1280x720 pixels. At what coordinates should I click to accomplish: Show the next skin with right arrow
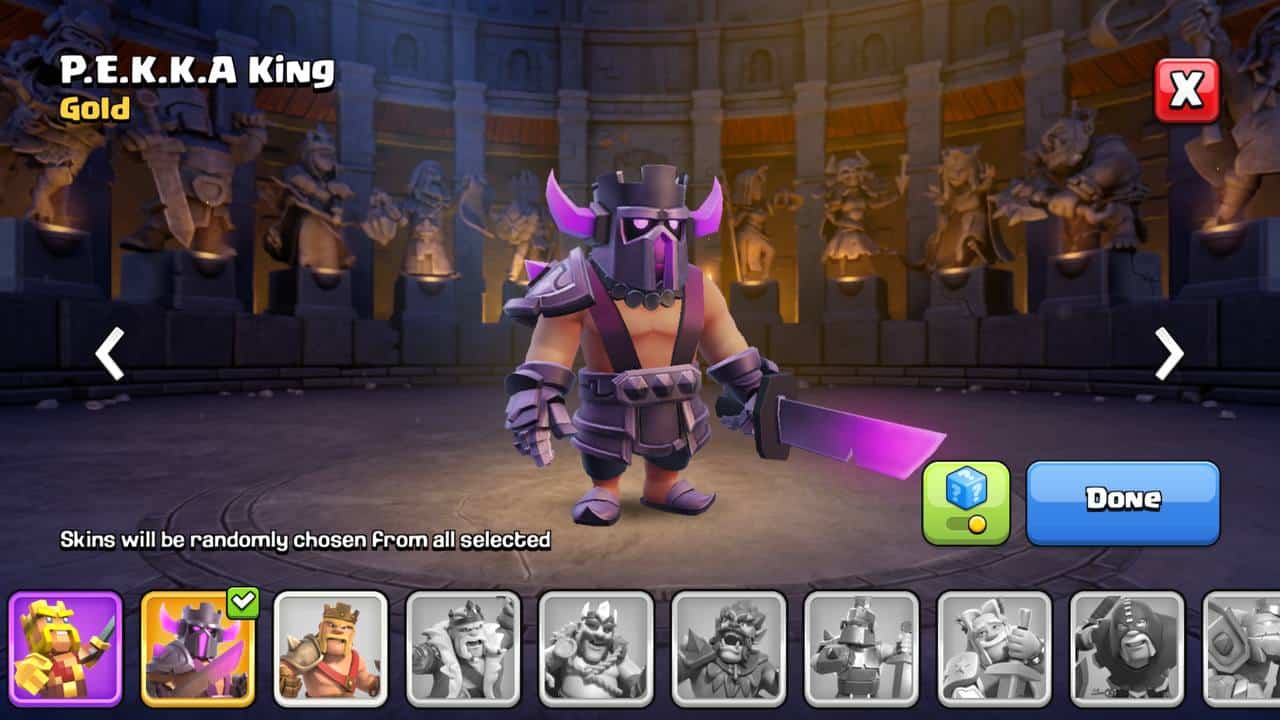click(1168, 353)
